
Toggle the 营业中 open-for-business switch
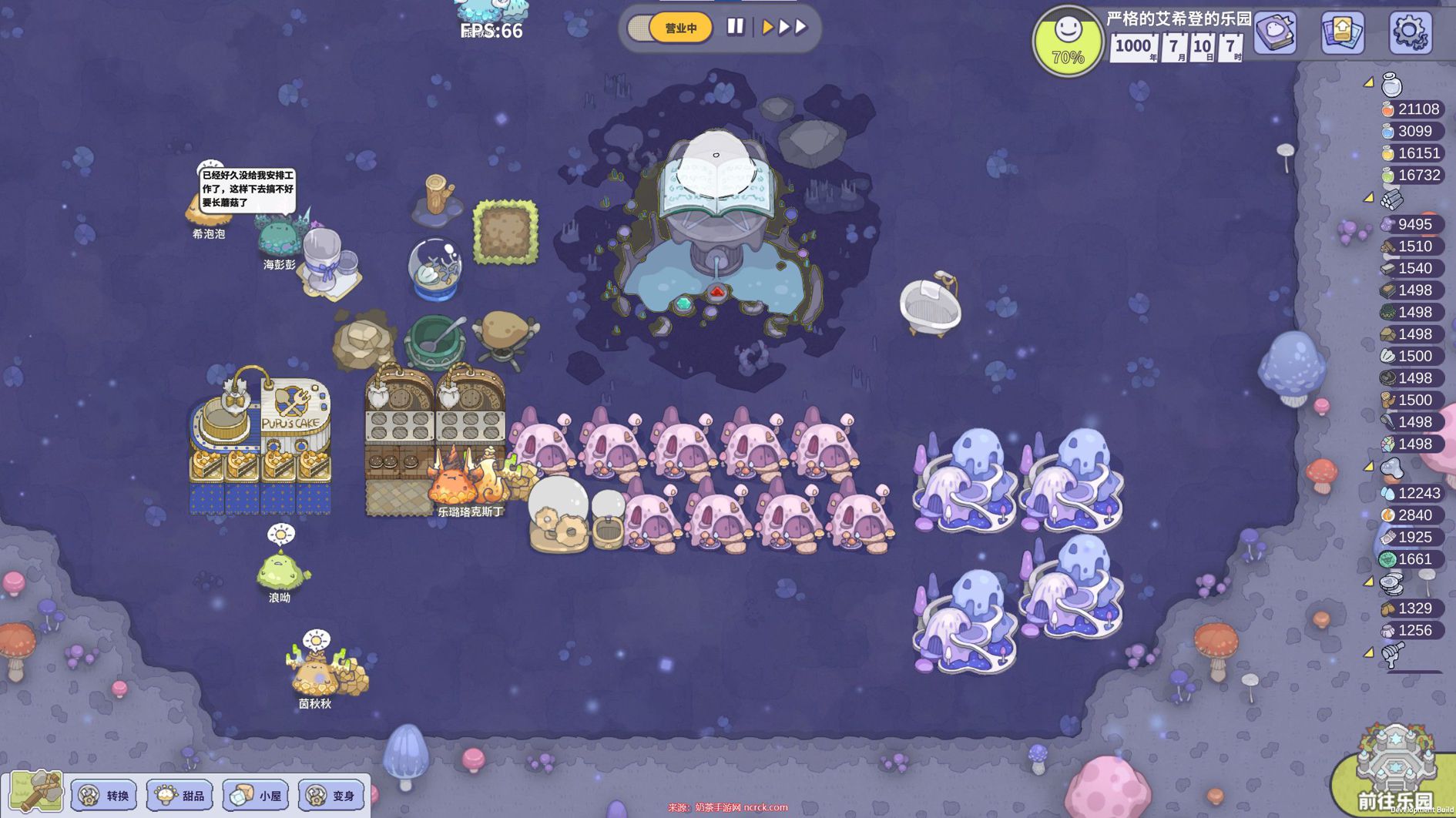pos(669,28)
